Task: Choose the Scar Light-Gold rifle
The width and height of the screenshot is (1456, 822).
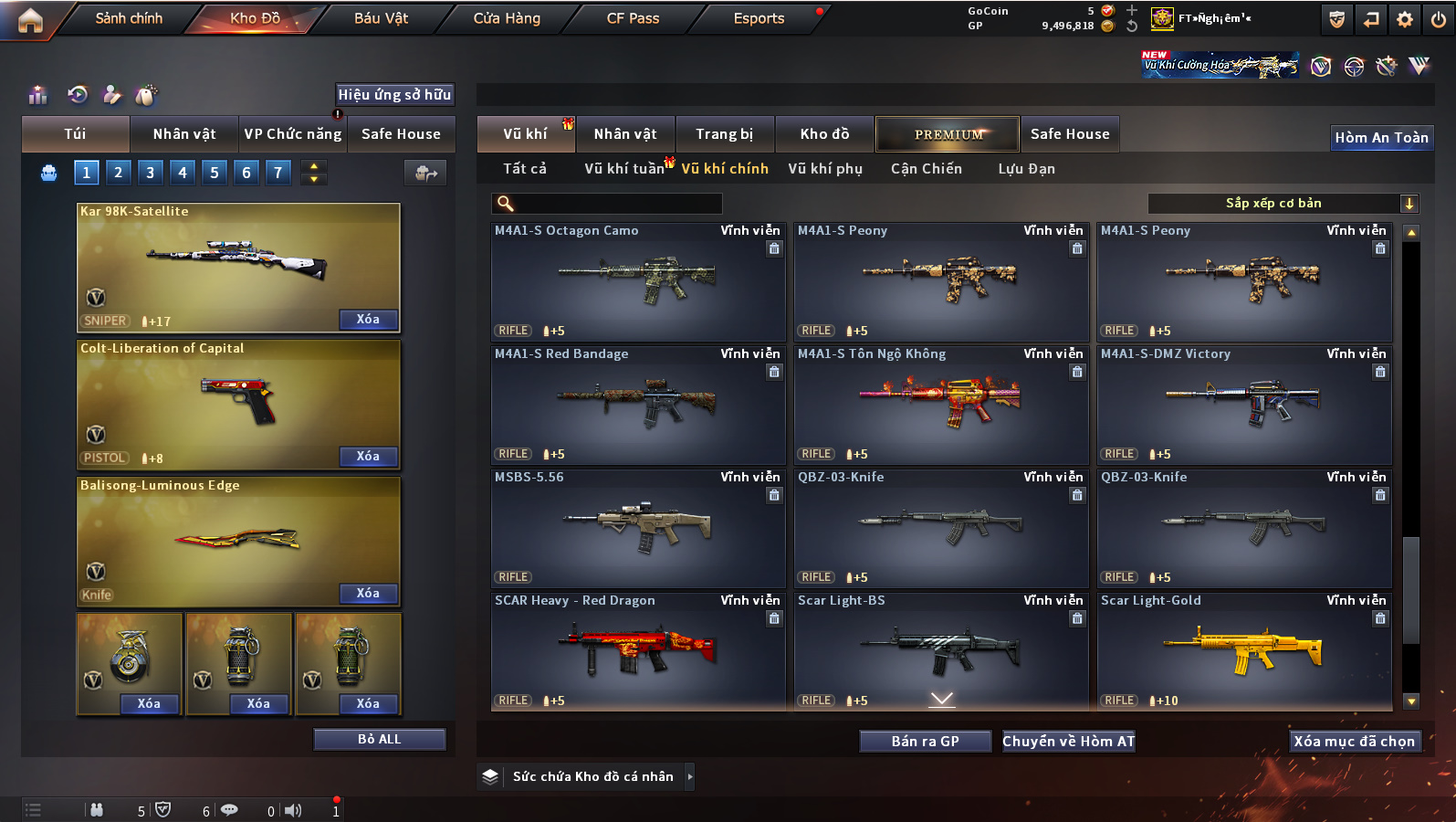Action: tap(1243, 650)
